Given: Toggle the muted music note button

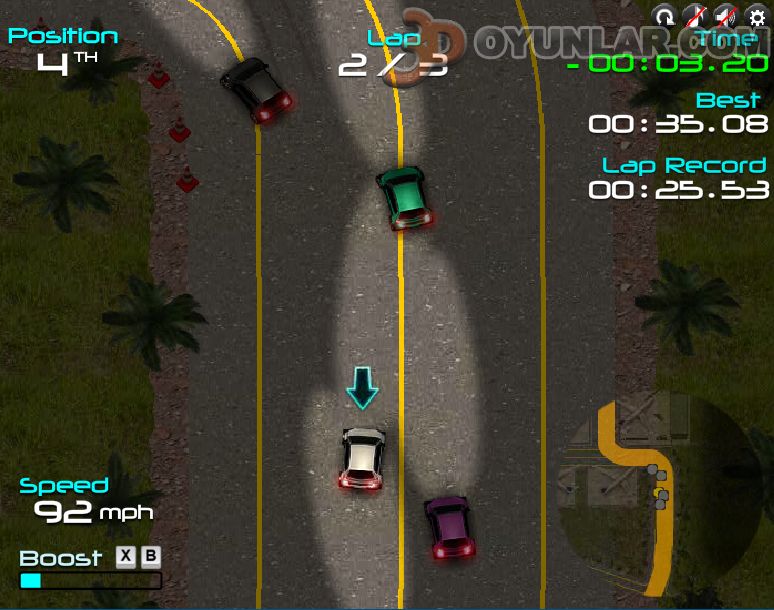Looking at the screenshot, I should click(693, 16).
